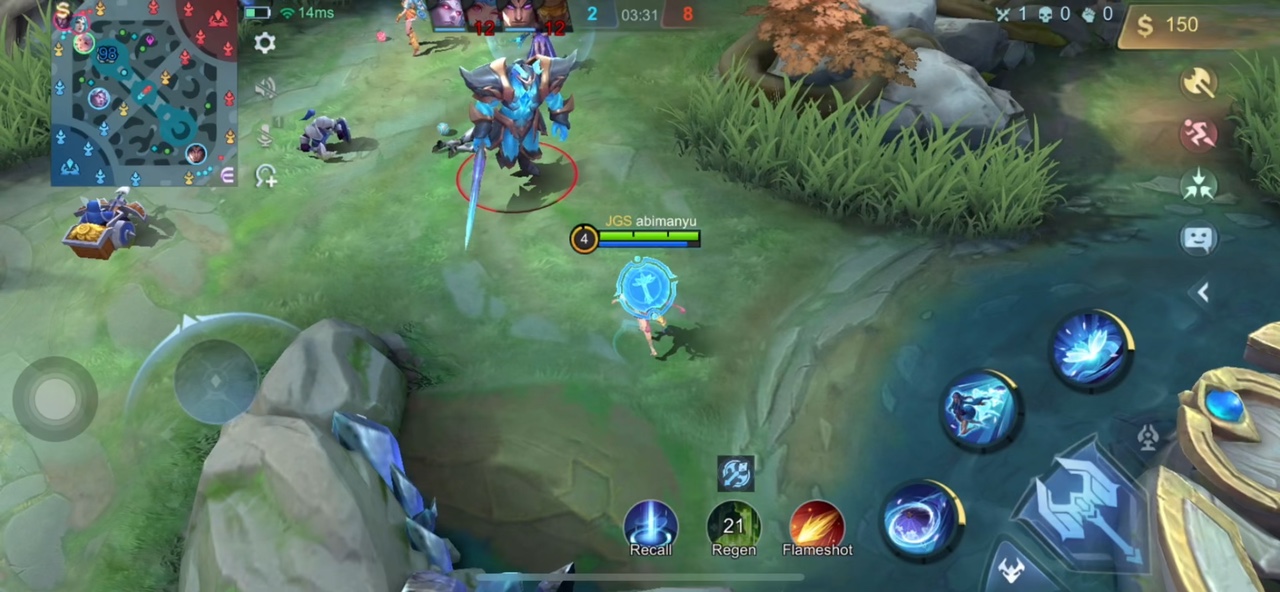This screenshot has height=592, width=1280.
Task: Send the gather arrows signal
Action: (x=1198, y=185)
